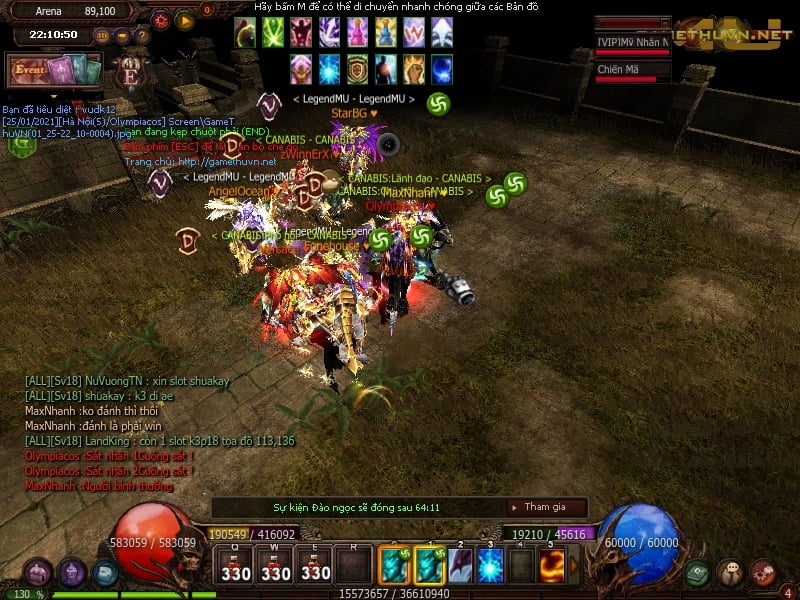Activate the blue starburst skill in slot 3
This screenshot has height=600, width=800.
(x=490, y=565)
